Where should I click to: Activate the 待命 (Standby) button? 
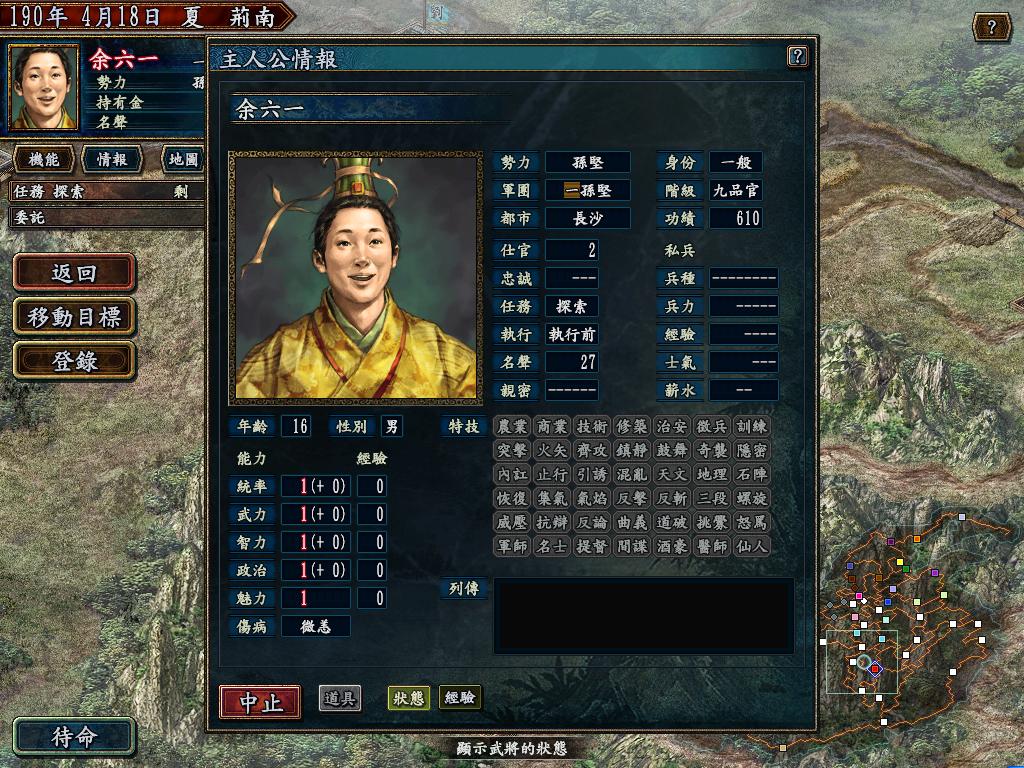coord(74,737)
